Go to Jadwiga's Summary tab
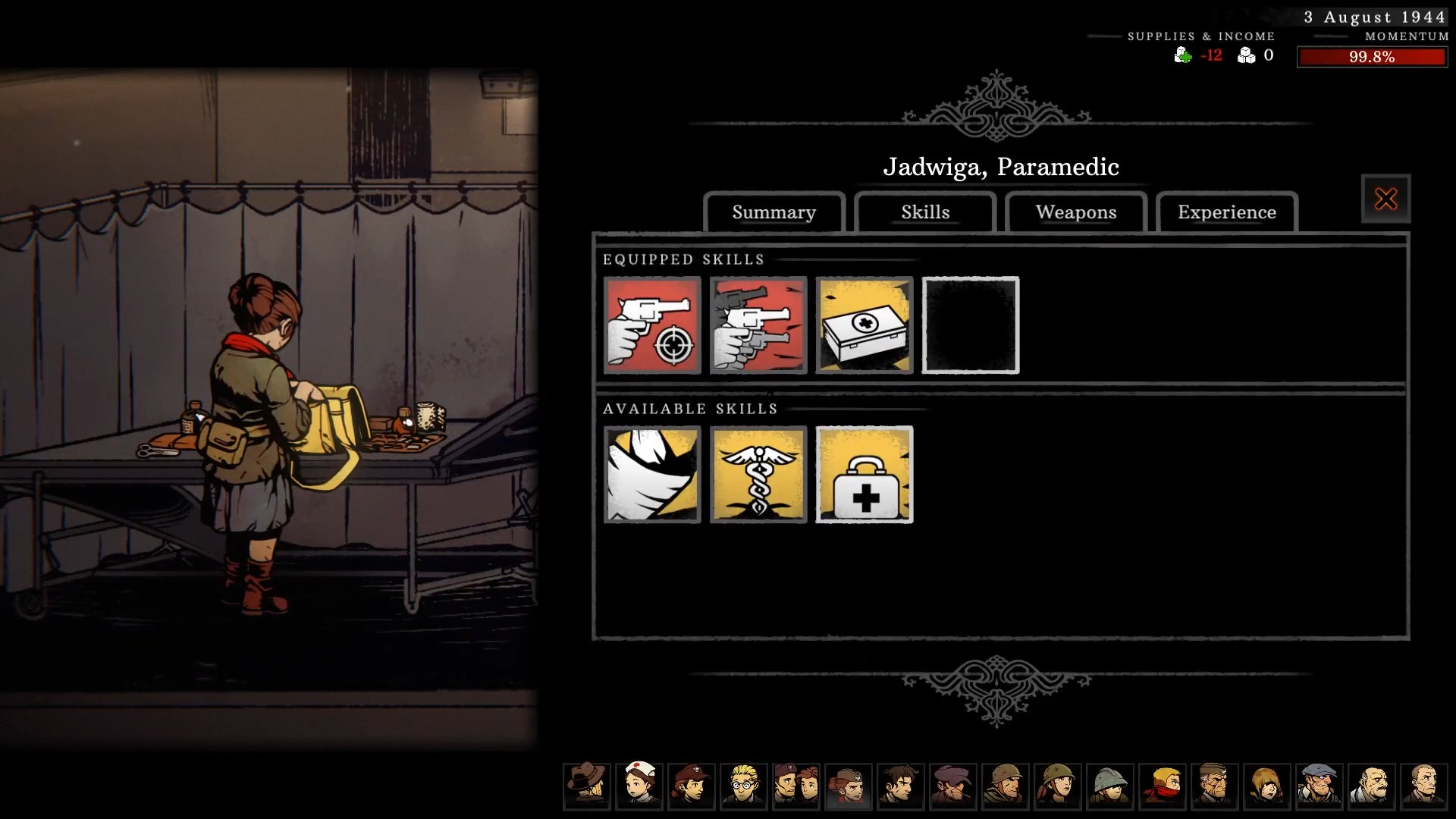This screenshot has height=819, width=1456. [773, 213]
